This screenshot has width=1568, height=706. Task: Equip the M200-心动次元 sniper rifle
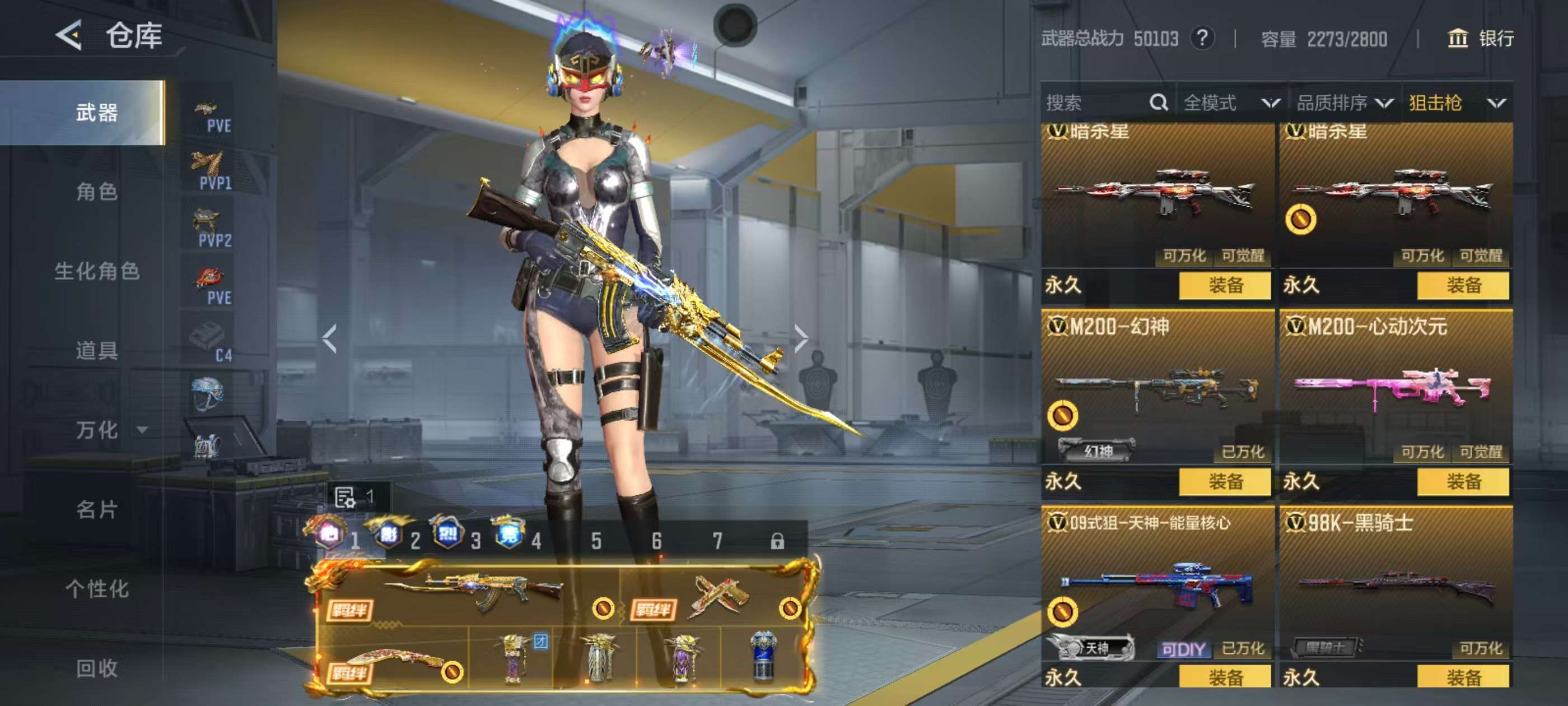[x=1463, y=482]
